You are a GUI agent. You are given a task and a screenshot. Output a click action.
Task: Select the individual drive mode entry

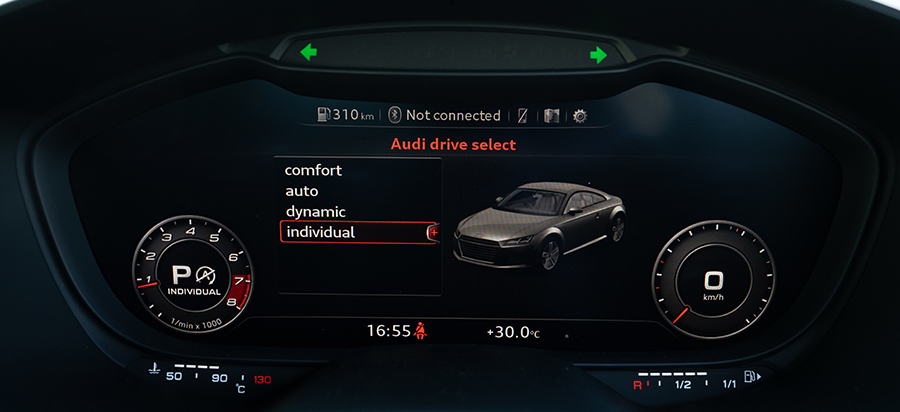point(320,232)
